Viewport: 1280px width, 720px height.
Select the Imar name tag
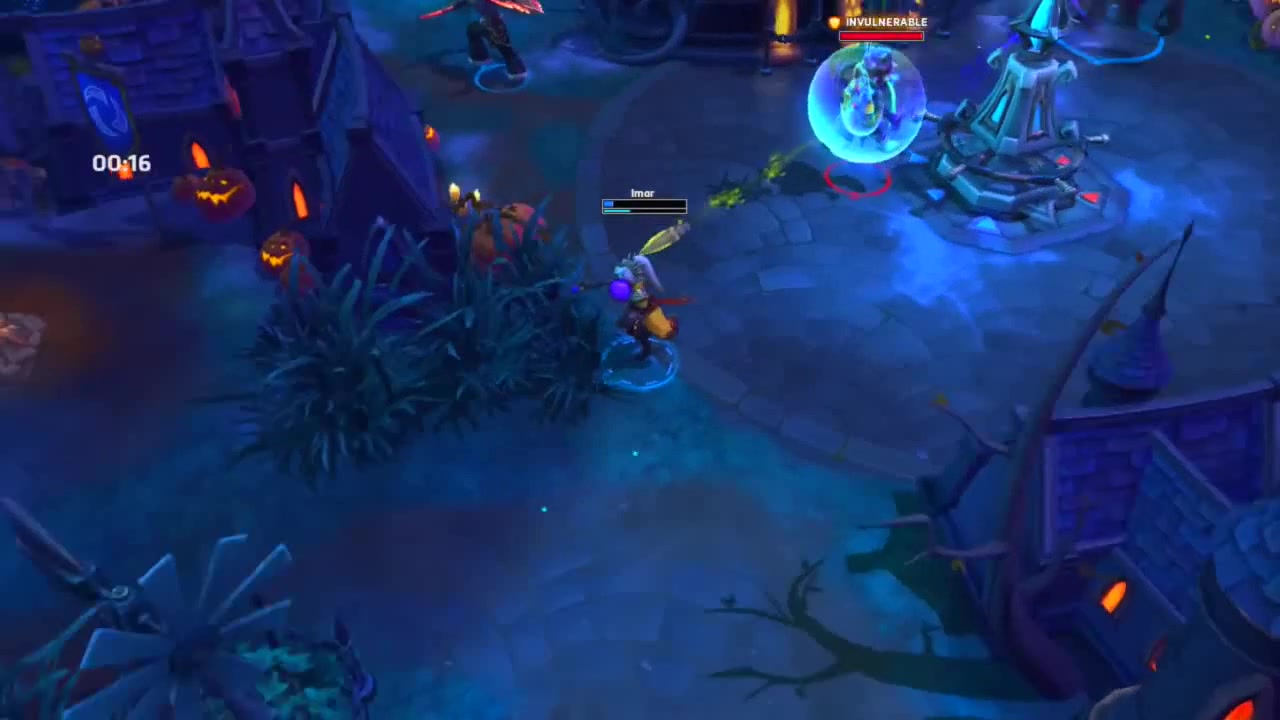642,193
